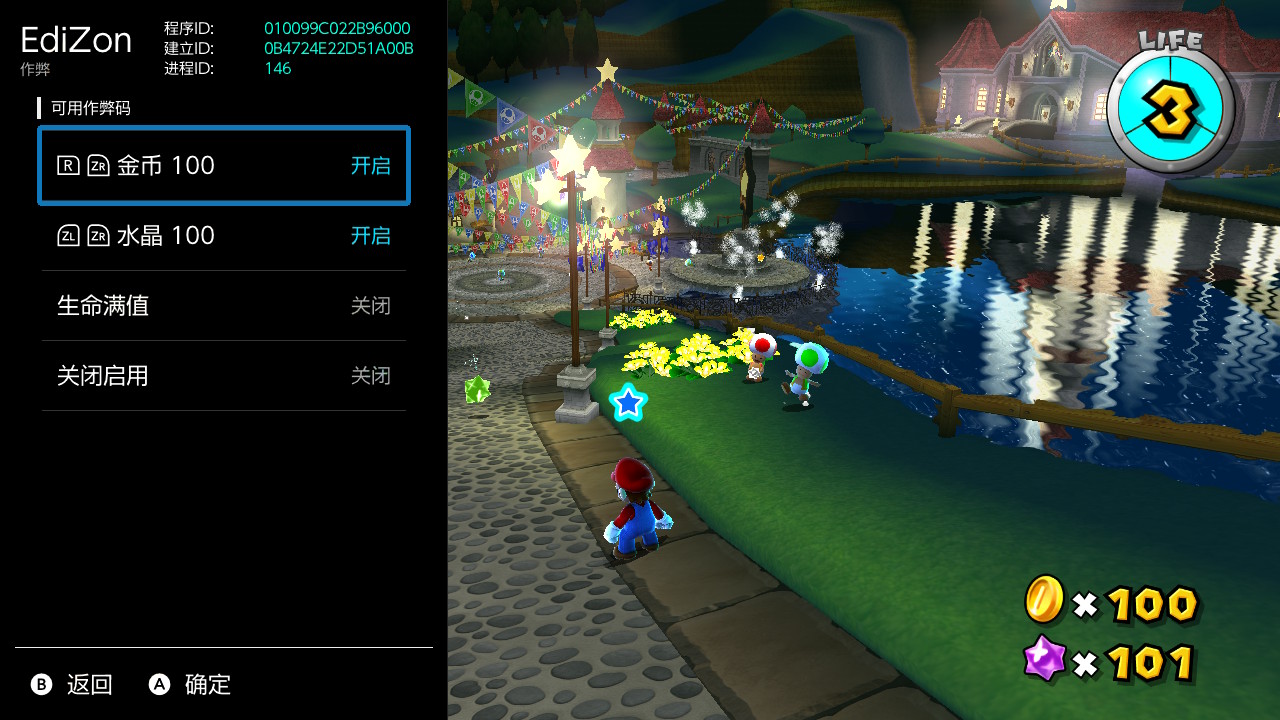
Task: Confirm with the 确定 button
Action: coord(190,685)
